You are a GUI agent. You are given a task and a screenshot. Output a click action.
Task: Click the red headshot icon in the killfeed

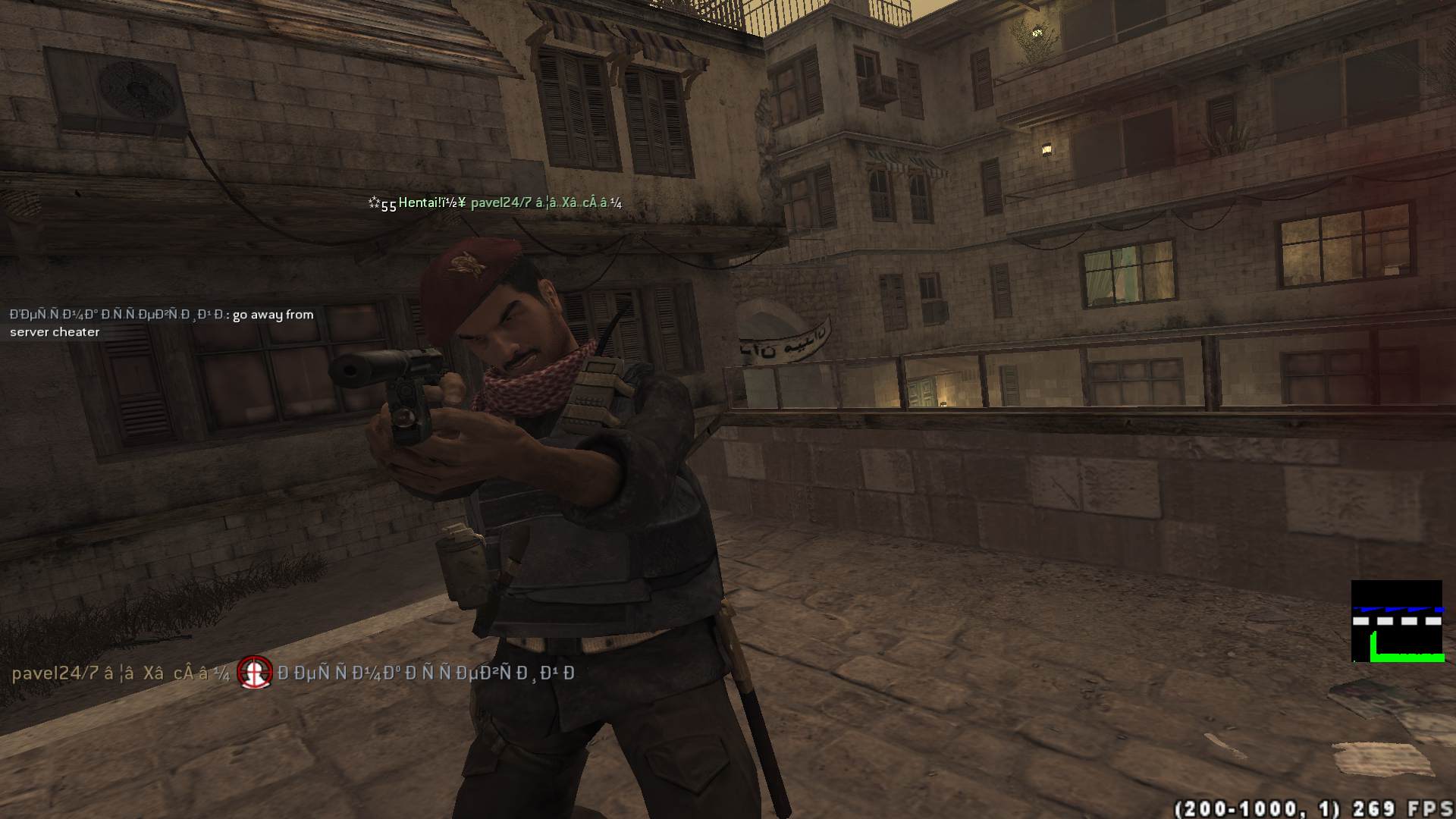click(254, 673)
